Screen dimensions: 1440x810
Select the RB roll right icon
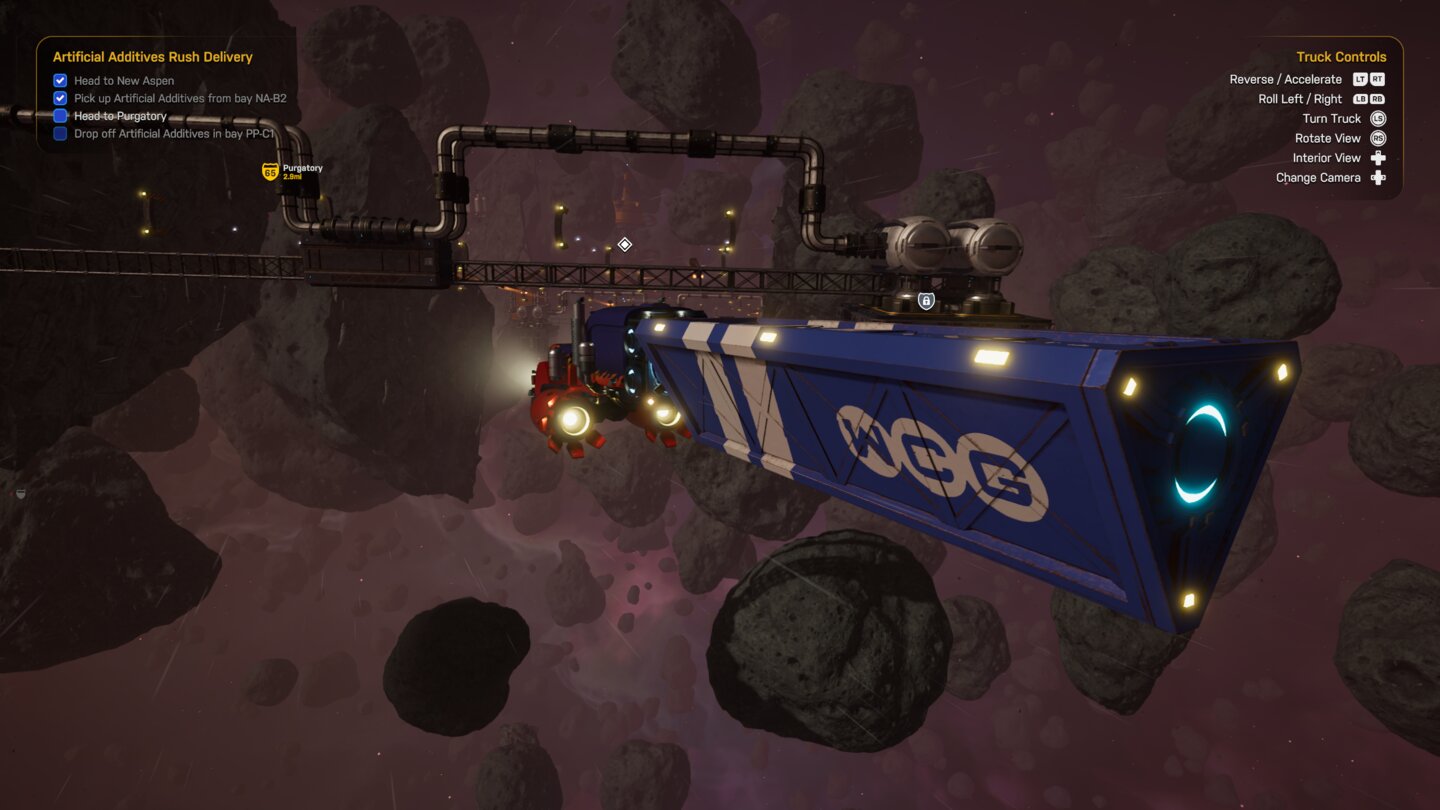(1377, 98)
